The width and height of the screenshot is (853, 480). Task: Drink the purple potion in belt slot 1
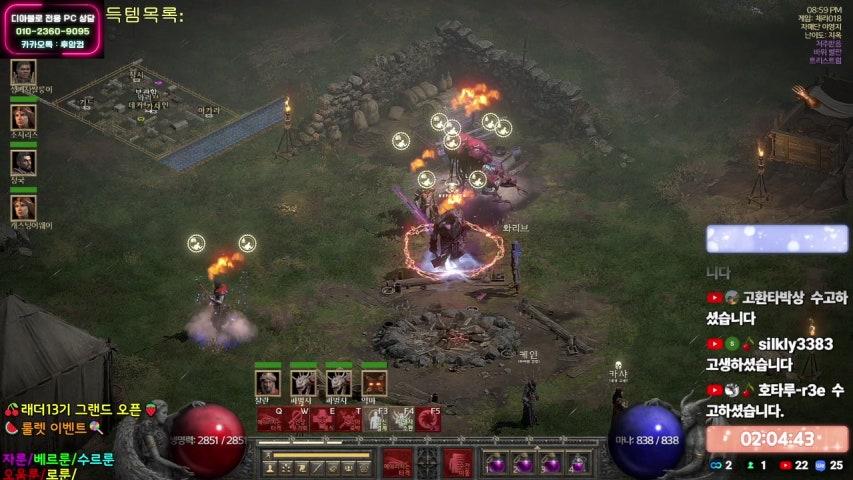click(495, 463)
